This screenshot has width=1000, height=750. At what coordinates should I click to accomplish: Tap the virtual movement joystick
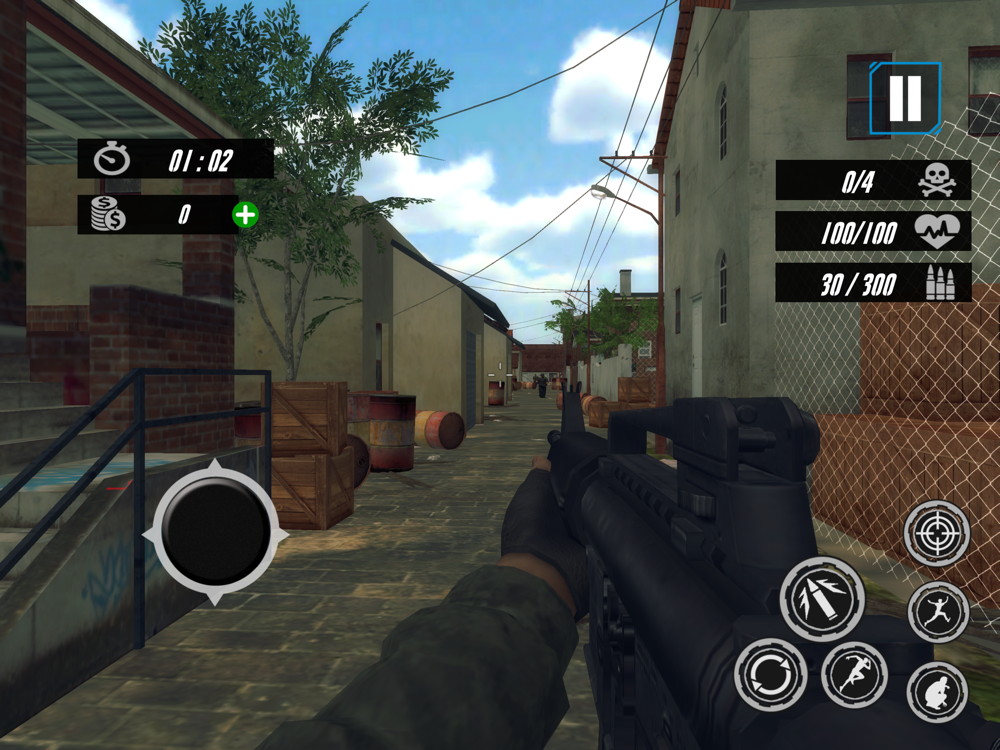click(216, 535)
